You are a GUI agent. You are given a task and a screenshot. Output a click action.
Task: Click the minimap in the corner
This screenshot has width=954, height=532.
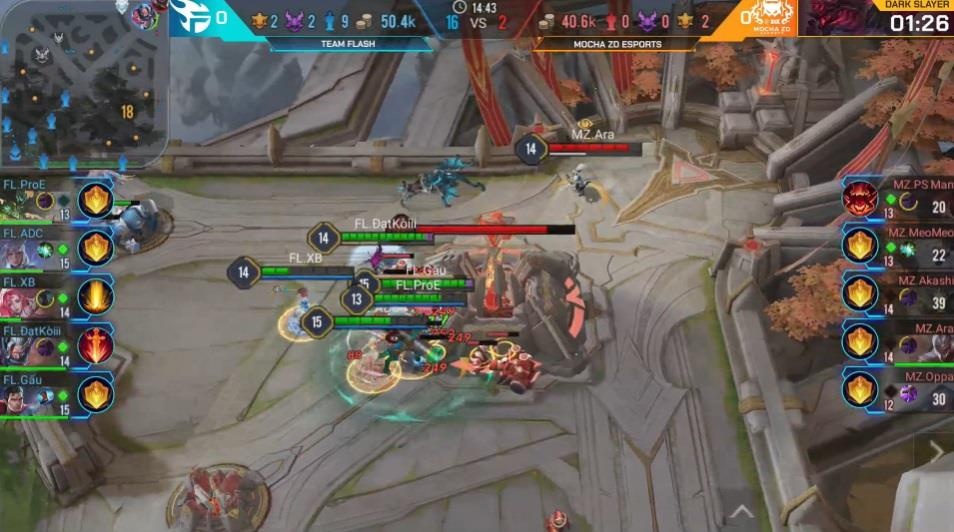coord(82,82)
